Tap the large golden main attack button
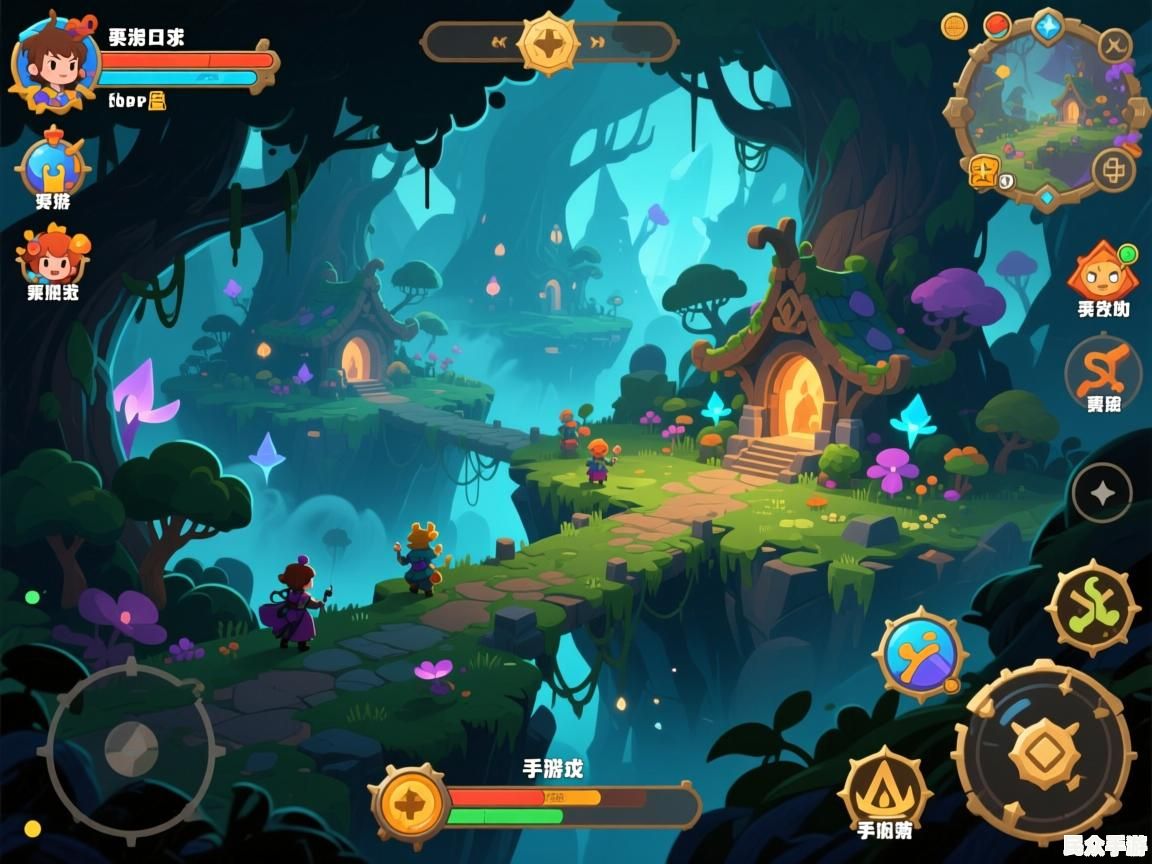 click(x=1043, y=752)
